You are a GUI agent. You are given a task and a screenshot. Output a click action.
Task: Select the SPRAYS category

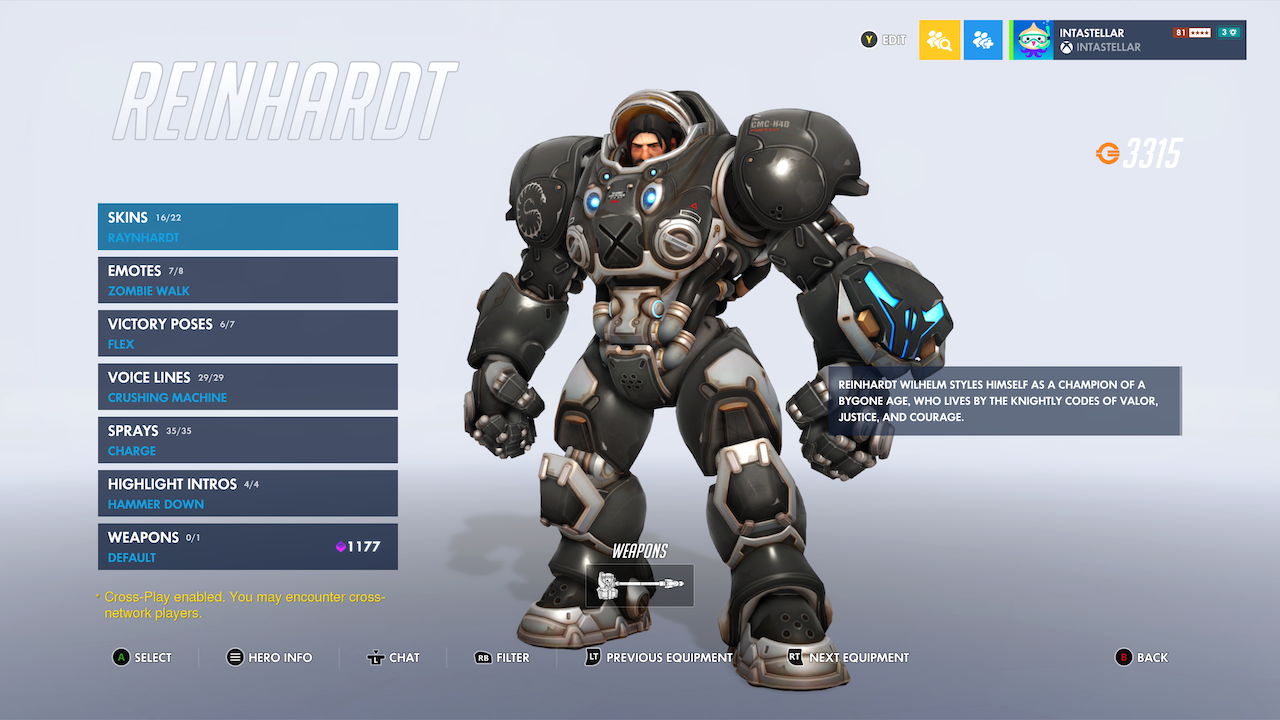248,440
